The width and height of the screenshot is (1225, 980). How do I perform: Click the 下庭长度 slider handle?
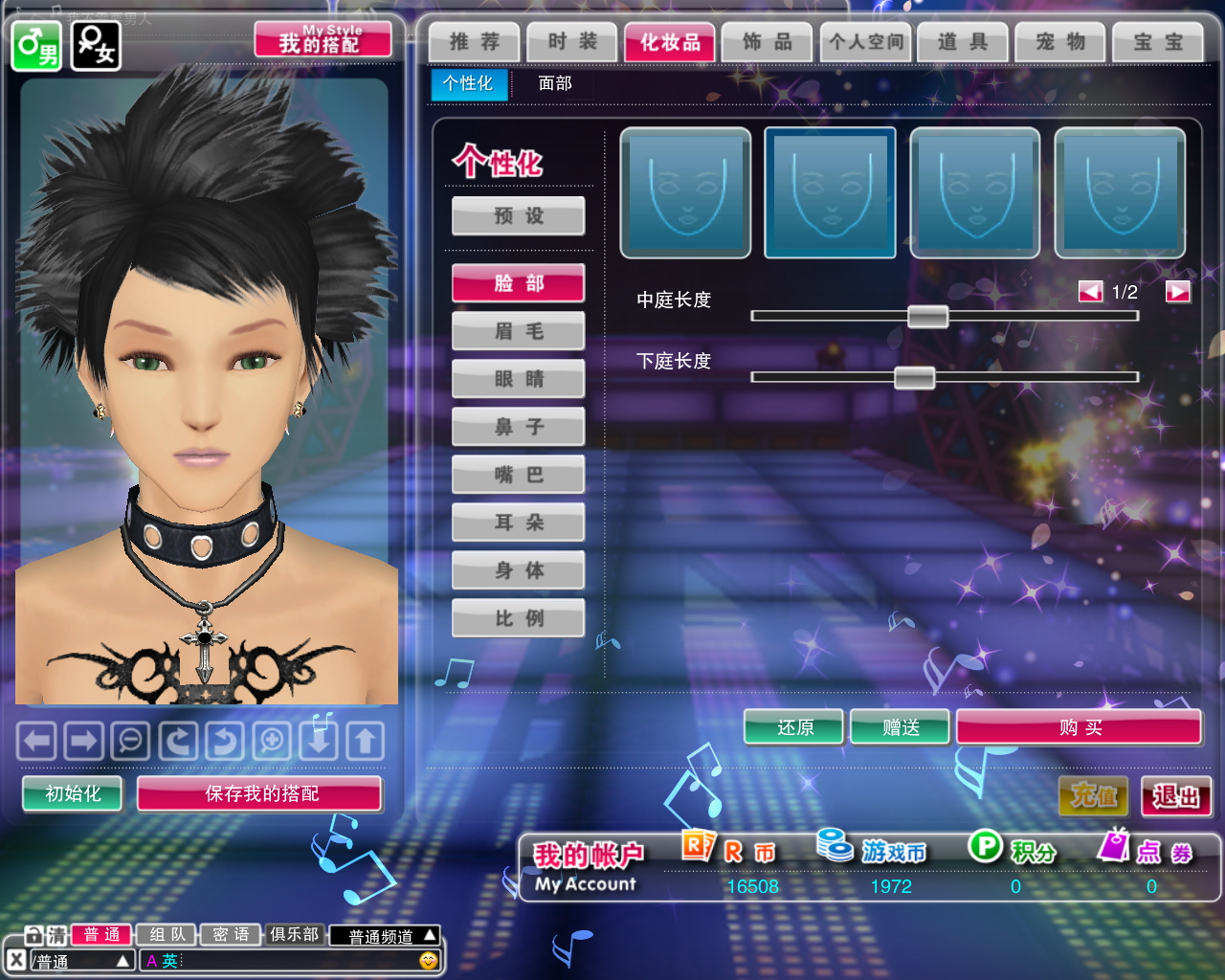(x=914, y=377)
